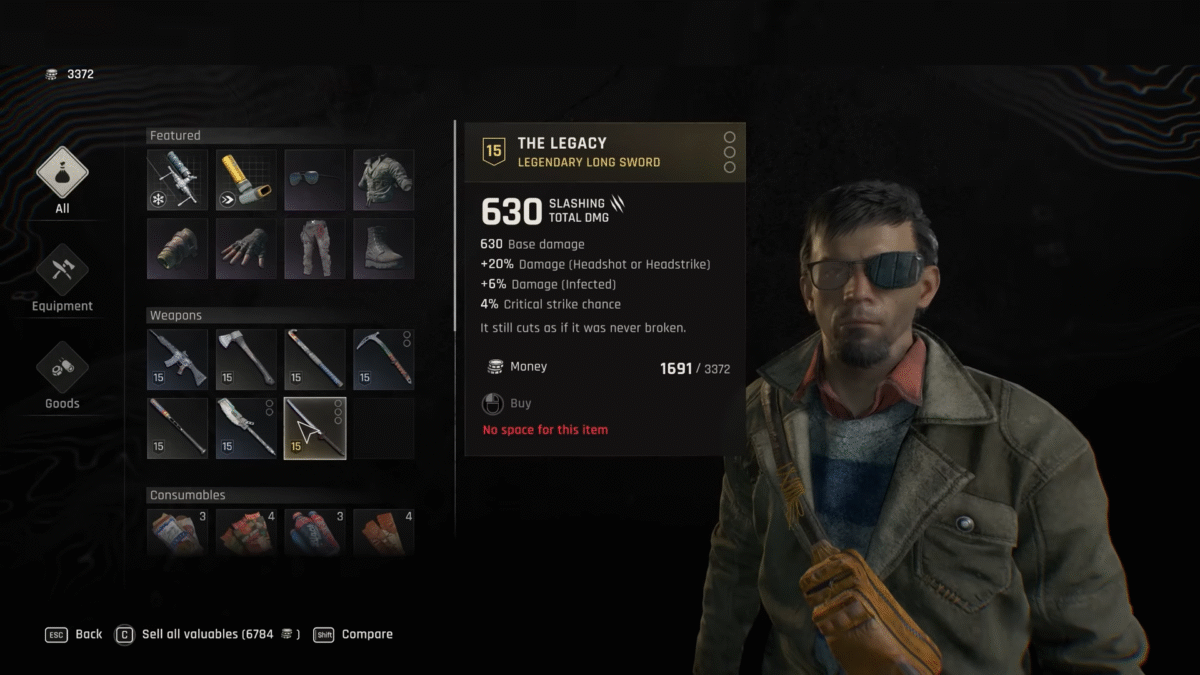Viewport: 1200px width, 675px height.
Task: Select the featured fingerless gloves
Action: pos(246,249)
